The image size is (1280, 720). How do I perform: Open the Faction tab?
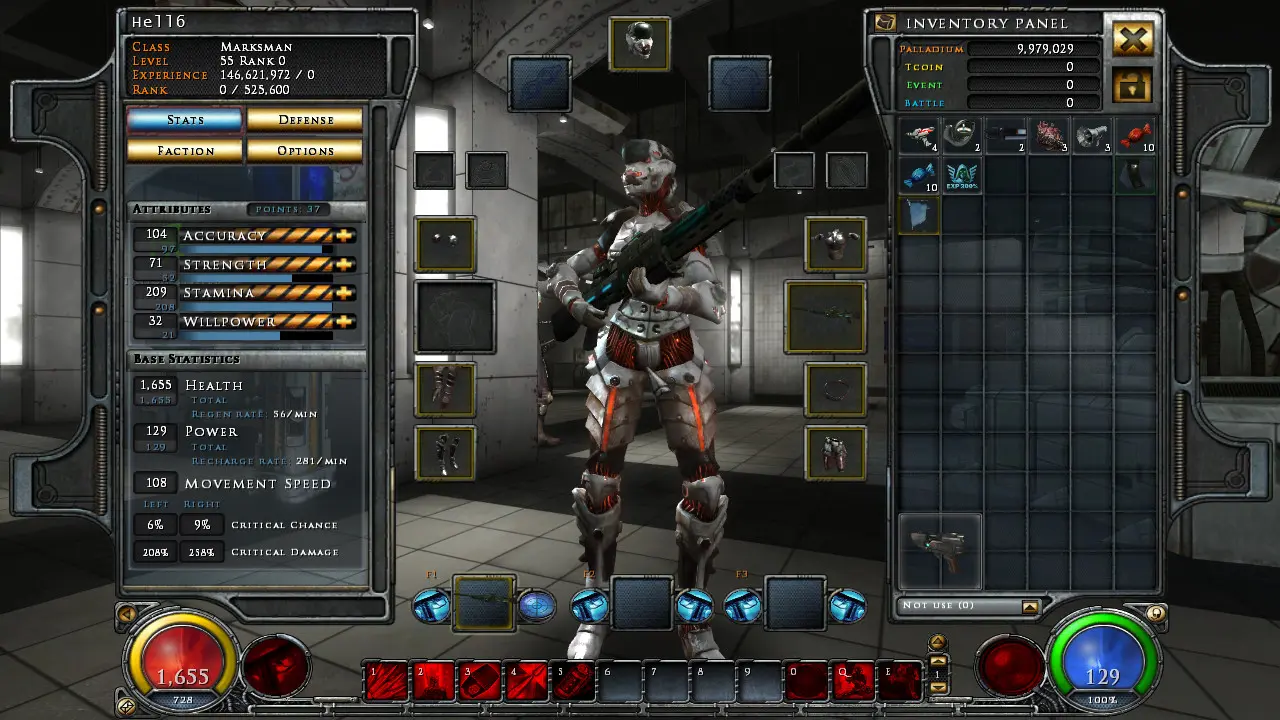click(184, 150)
